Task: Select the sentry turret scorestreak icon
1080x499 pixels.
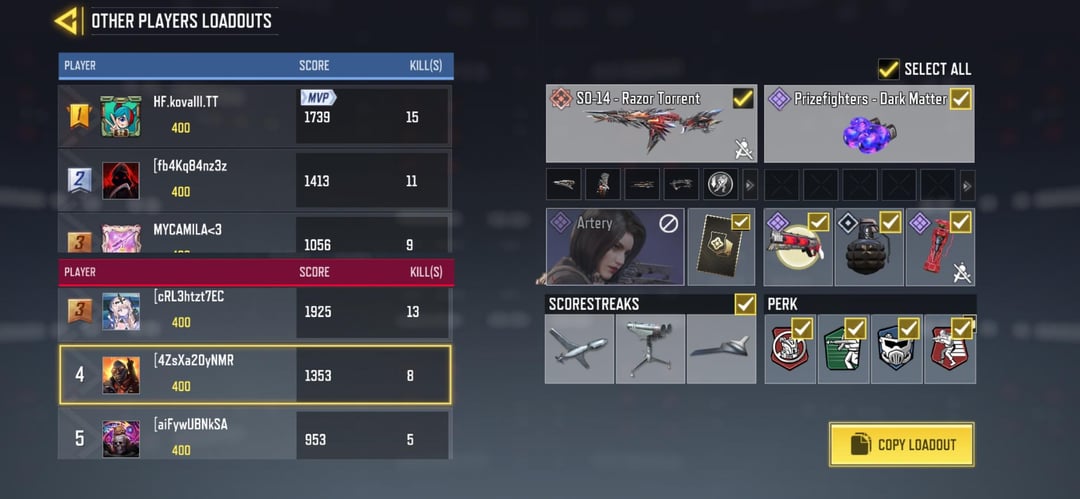Action: click(x=650, y=349)
